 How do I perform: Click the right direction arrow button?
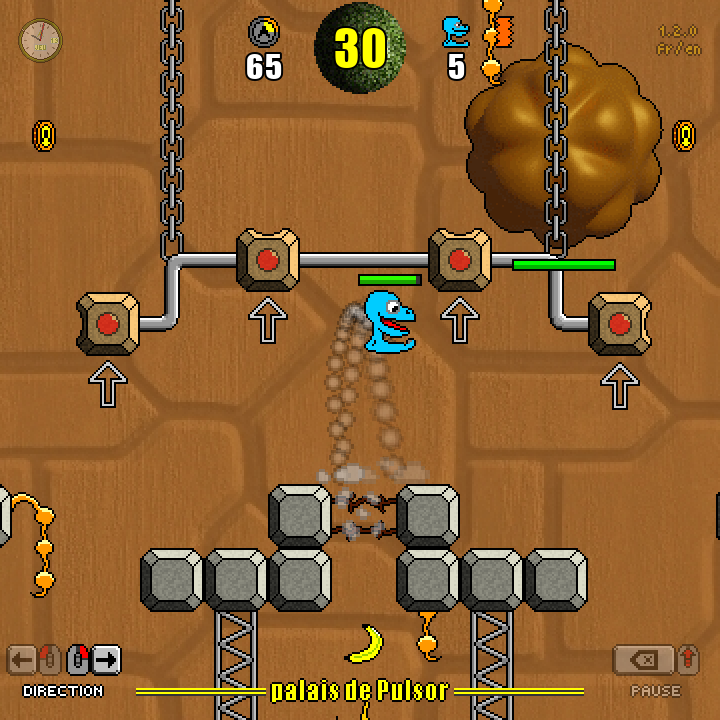(106, 659)
